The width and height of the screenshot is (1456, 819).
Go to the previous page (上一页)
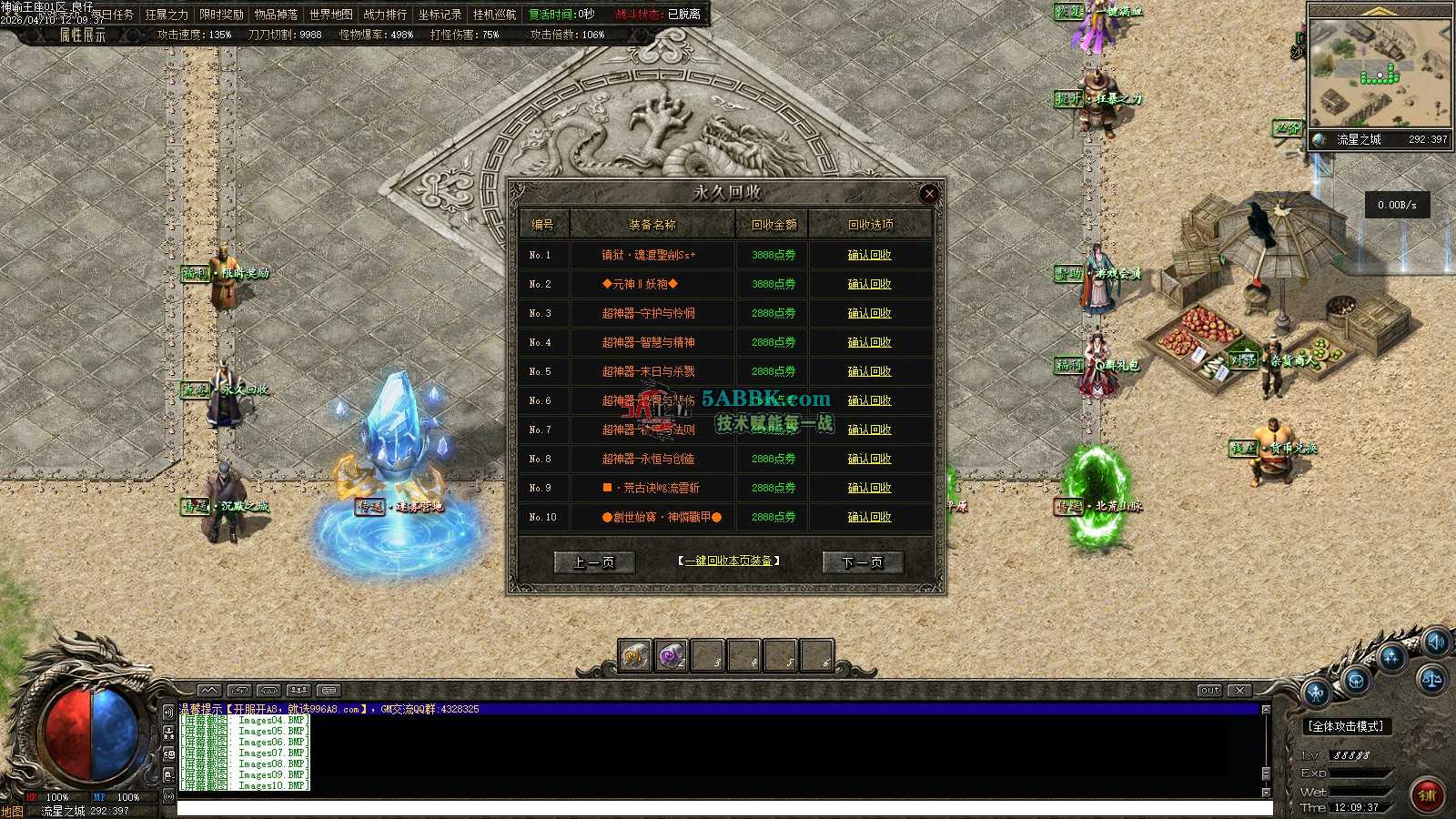pyautogui.click(x=594, y=562)
